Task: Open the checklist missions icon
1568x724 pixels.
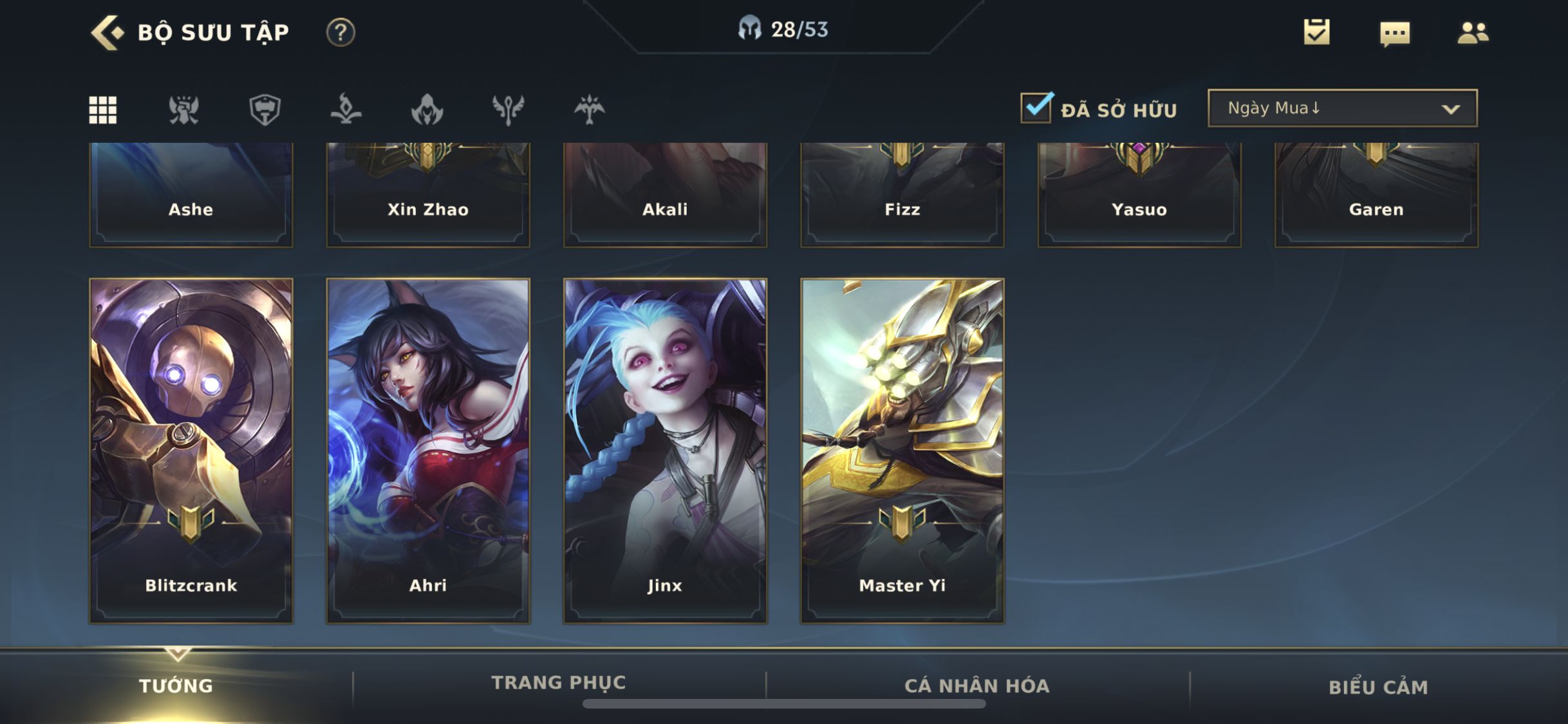Action: (1316, 32)
